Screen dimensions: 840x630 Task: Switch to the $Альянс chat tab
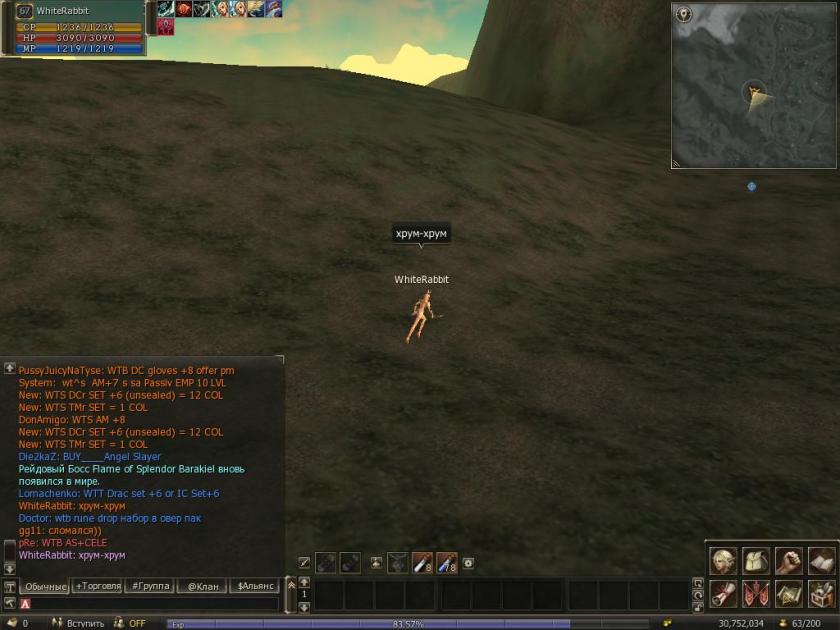click(x=256, y=587)
